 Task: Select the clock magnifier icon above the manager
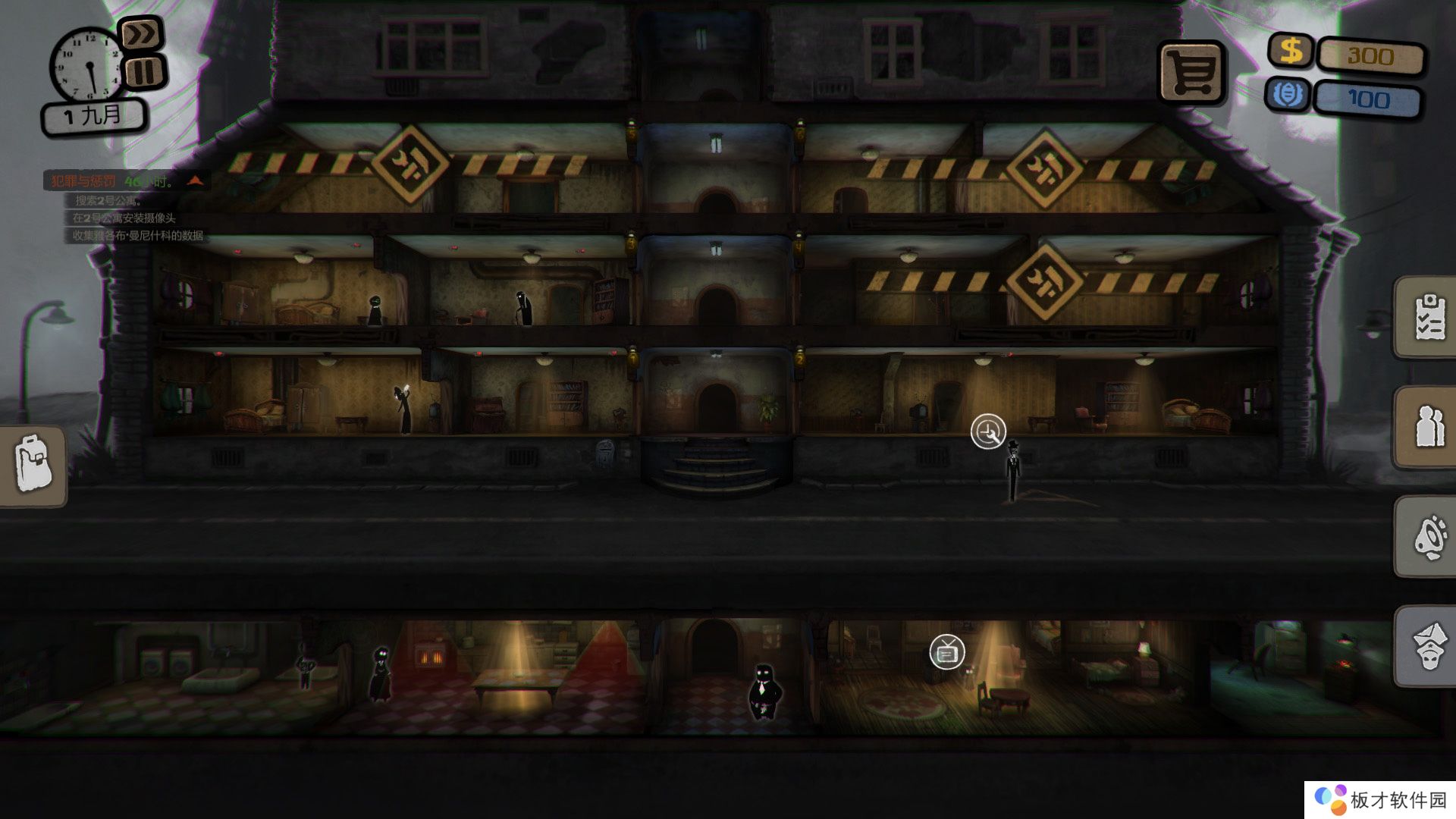(x=988, y=432)
